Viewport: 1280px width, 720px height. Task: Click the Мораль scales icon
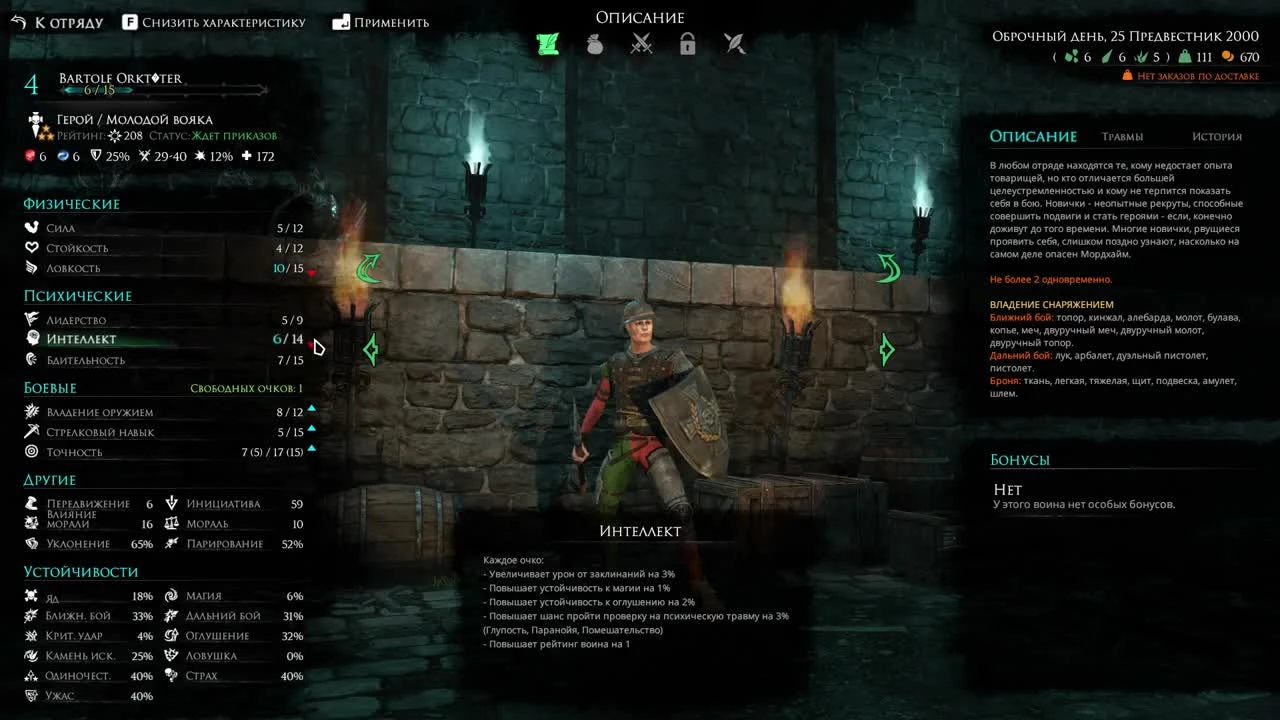point(172,523)
